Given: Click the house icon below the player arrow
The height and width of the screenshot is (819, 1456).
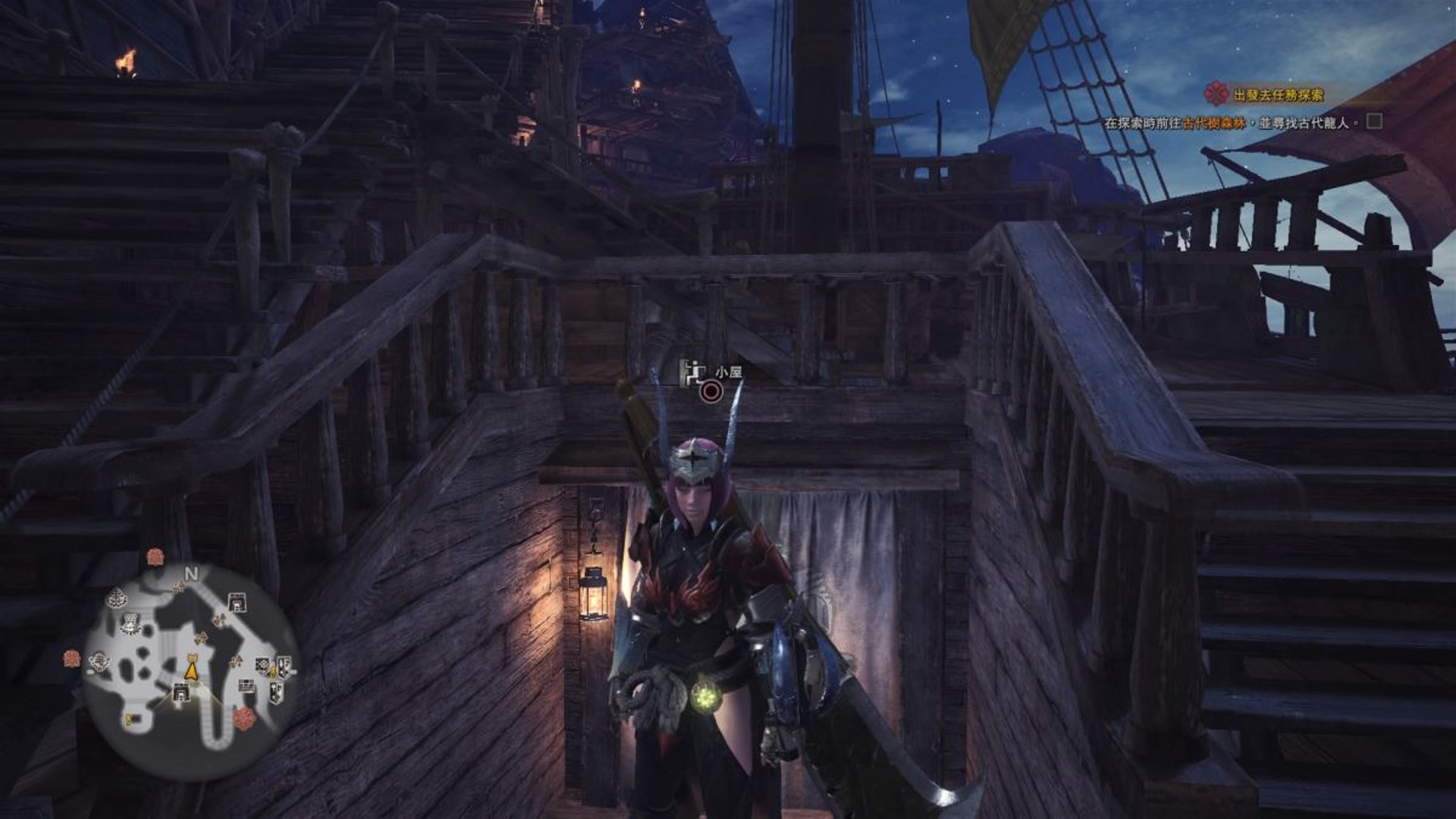Looking at the screenshot, I should coord(180,692).
